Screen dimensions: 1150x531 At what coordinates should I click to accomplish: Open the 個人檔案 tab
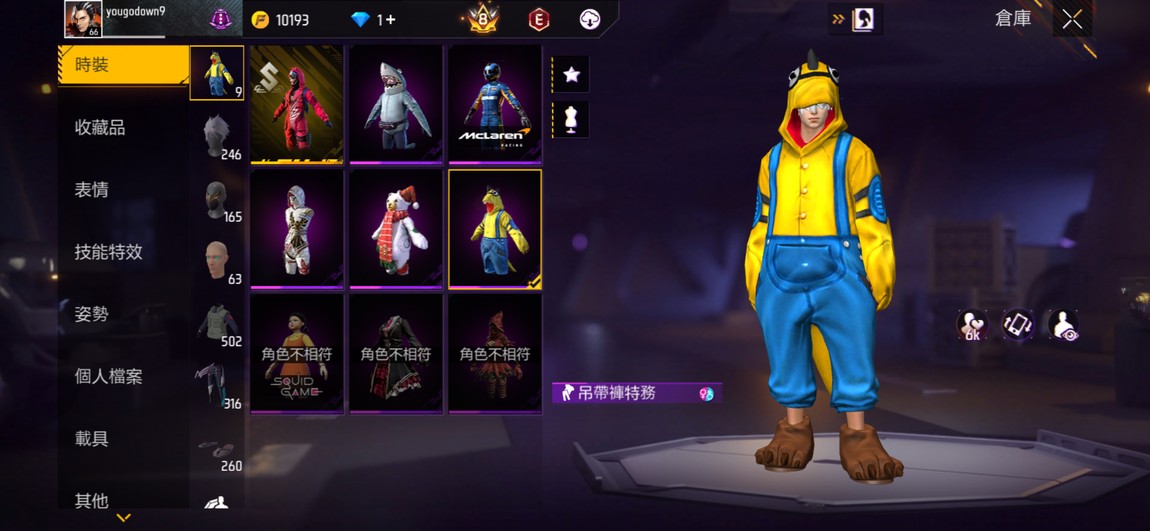(108, 377)
